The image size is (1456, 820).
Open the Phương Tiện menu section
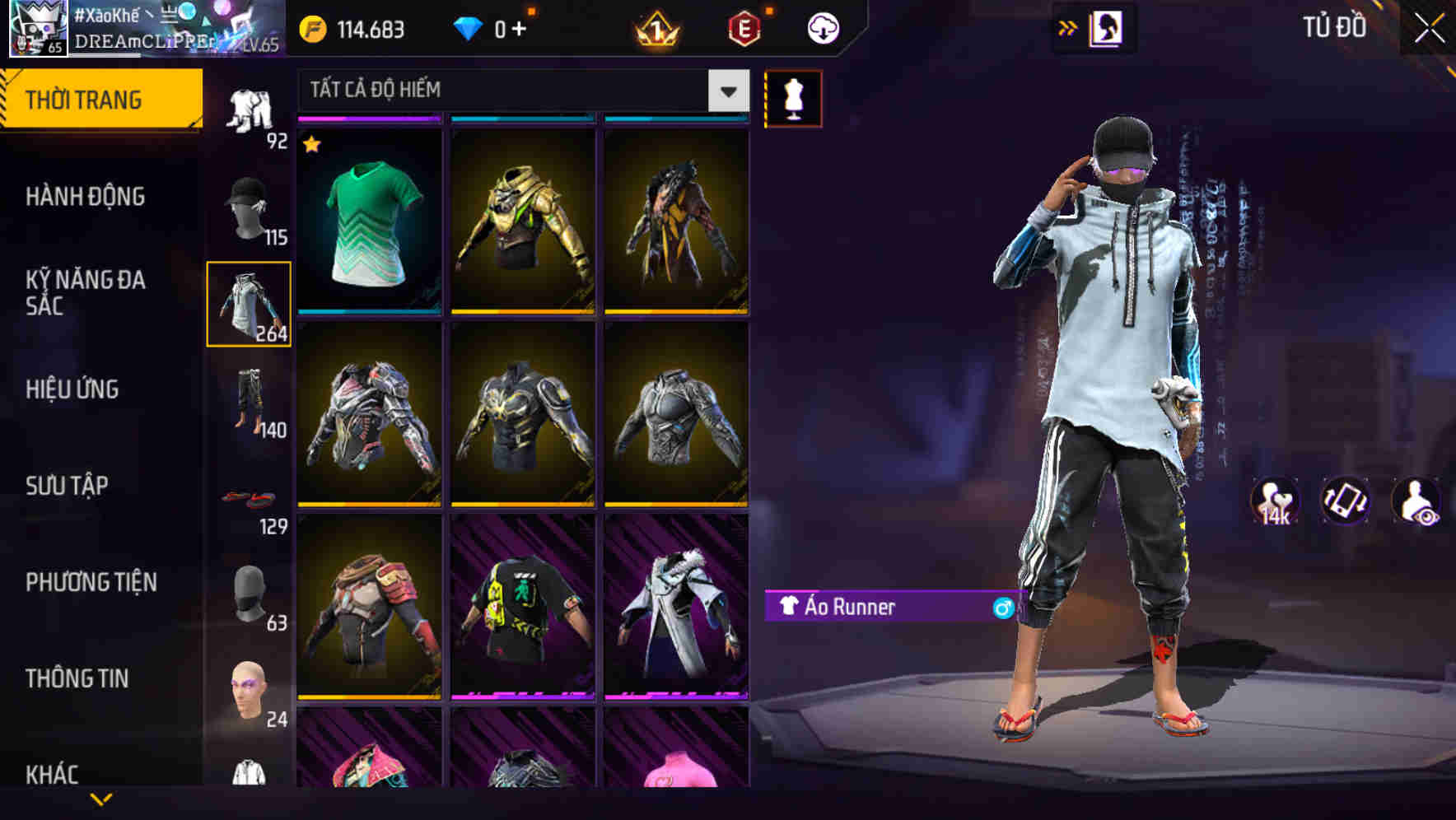[x=91, y=581]
